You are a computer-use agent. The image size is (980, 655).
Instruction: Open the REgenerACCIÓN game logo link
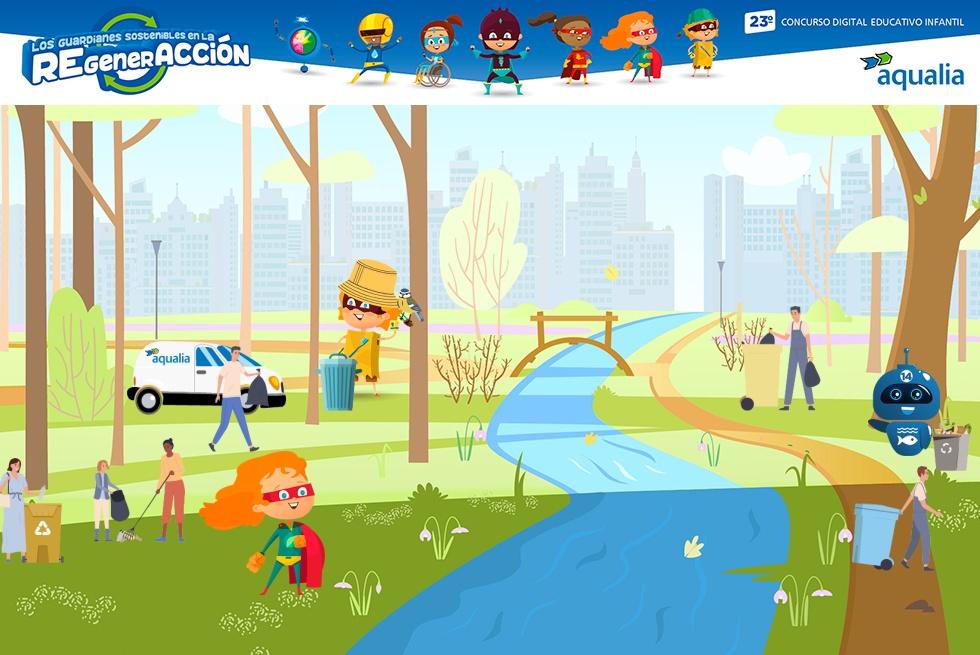click(x=135, y=53)
